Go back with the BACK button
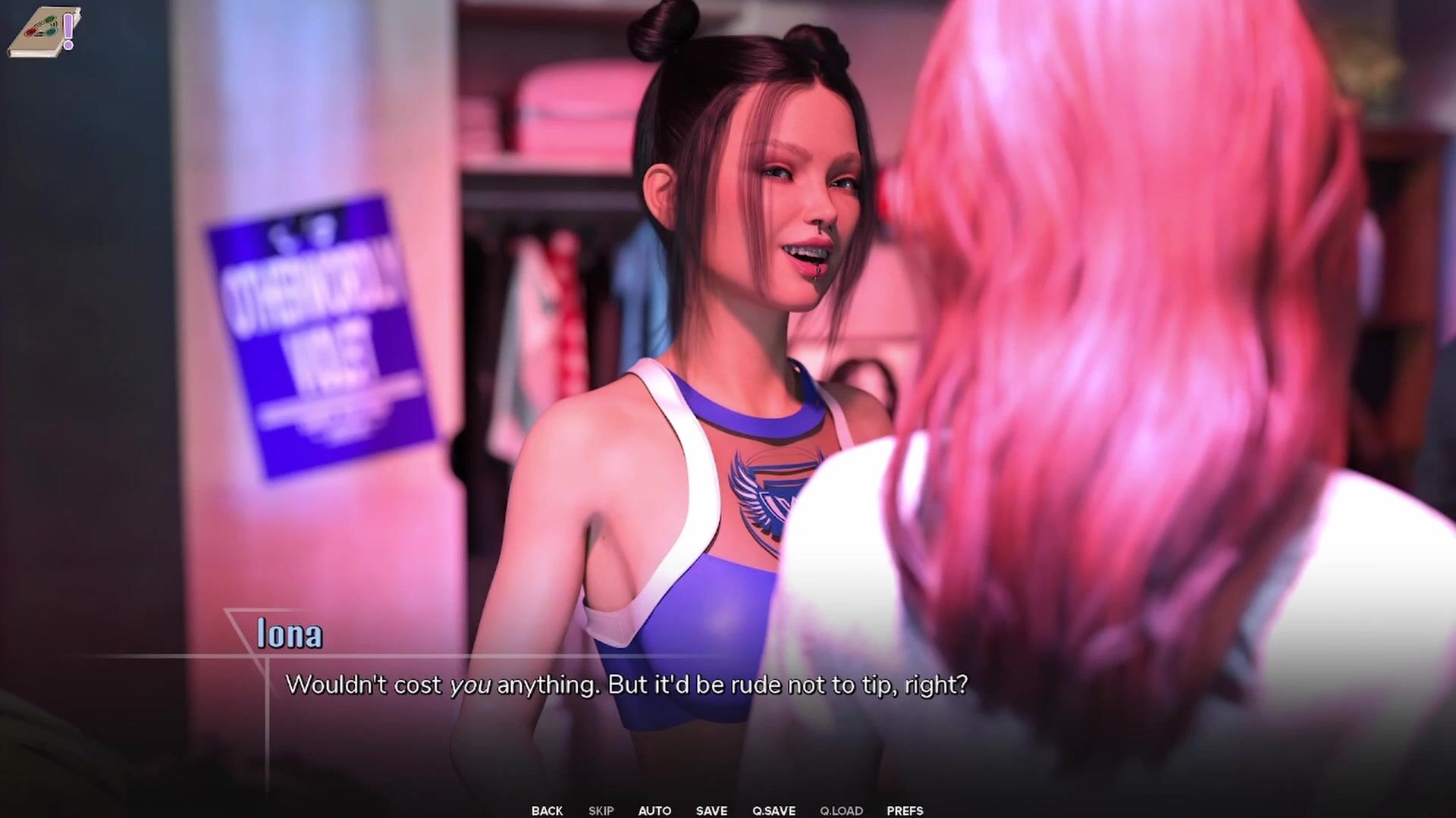 (x=547, y=810)
